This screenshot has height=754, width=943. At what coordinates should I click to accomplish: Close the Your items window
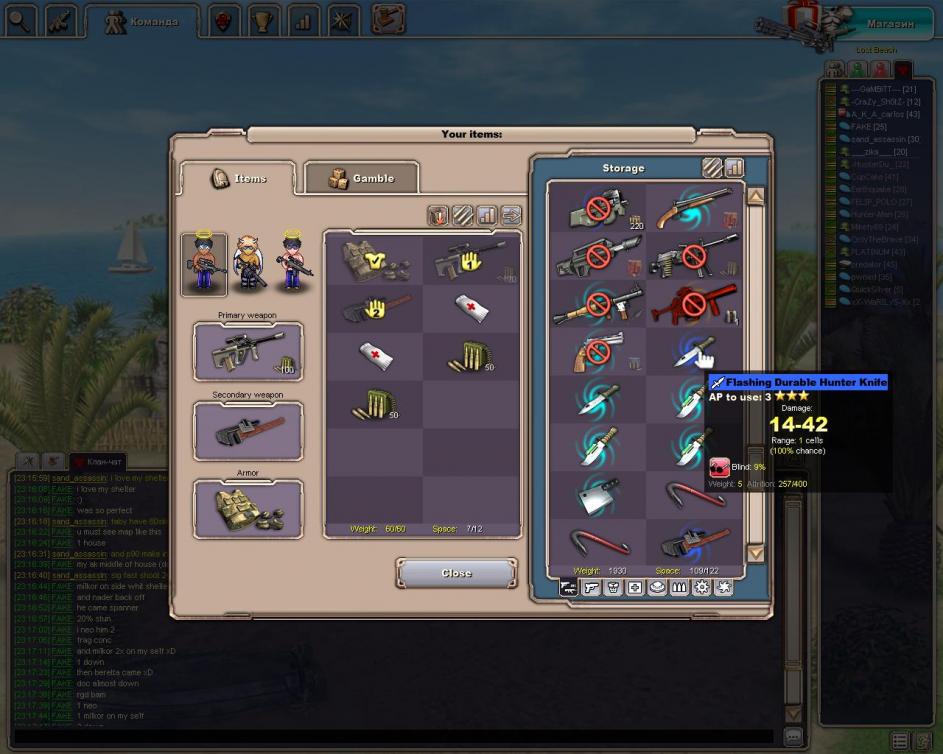coord(456,573)
